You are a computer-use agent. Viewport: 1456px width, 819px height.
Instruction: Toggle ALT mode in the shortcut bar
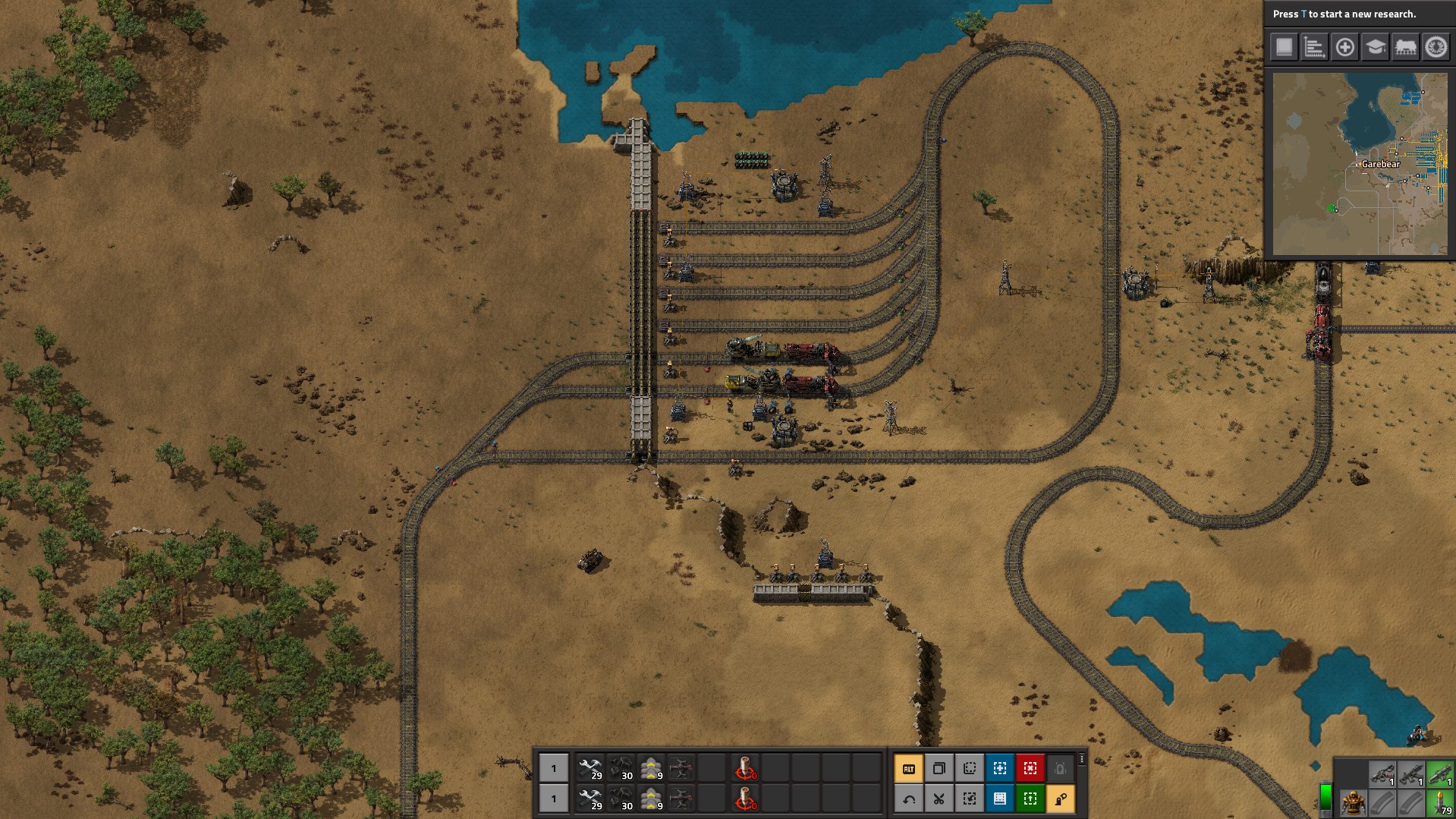click(x=908, y=768)
